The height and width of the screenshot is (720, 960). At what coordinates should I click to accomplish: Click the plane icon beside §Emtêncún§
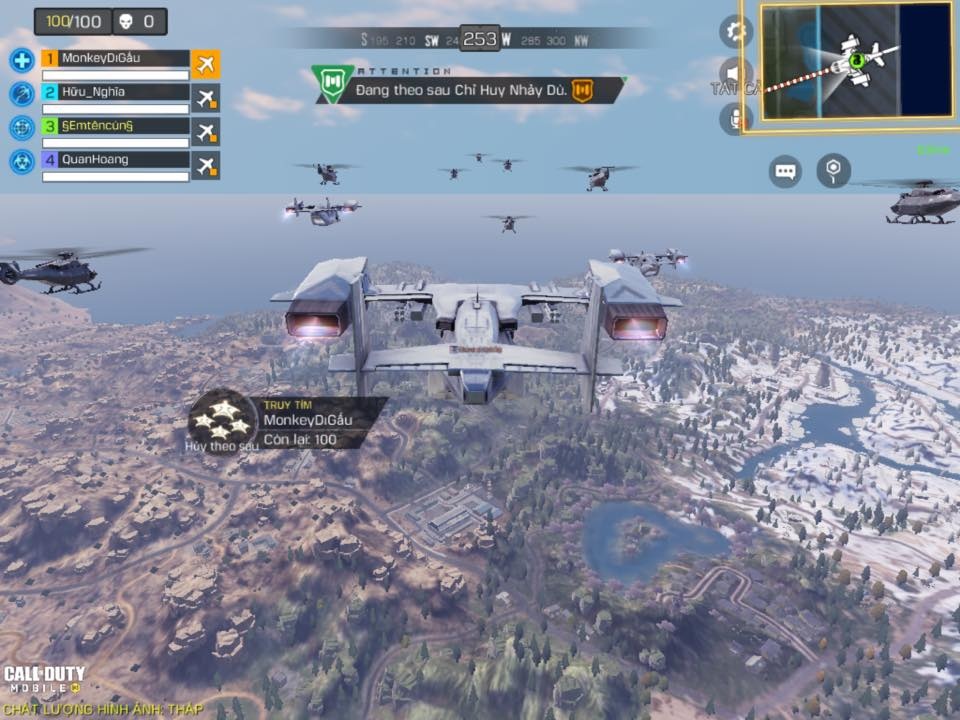[x=206, y=131]
